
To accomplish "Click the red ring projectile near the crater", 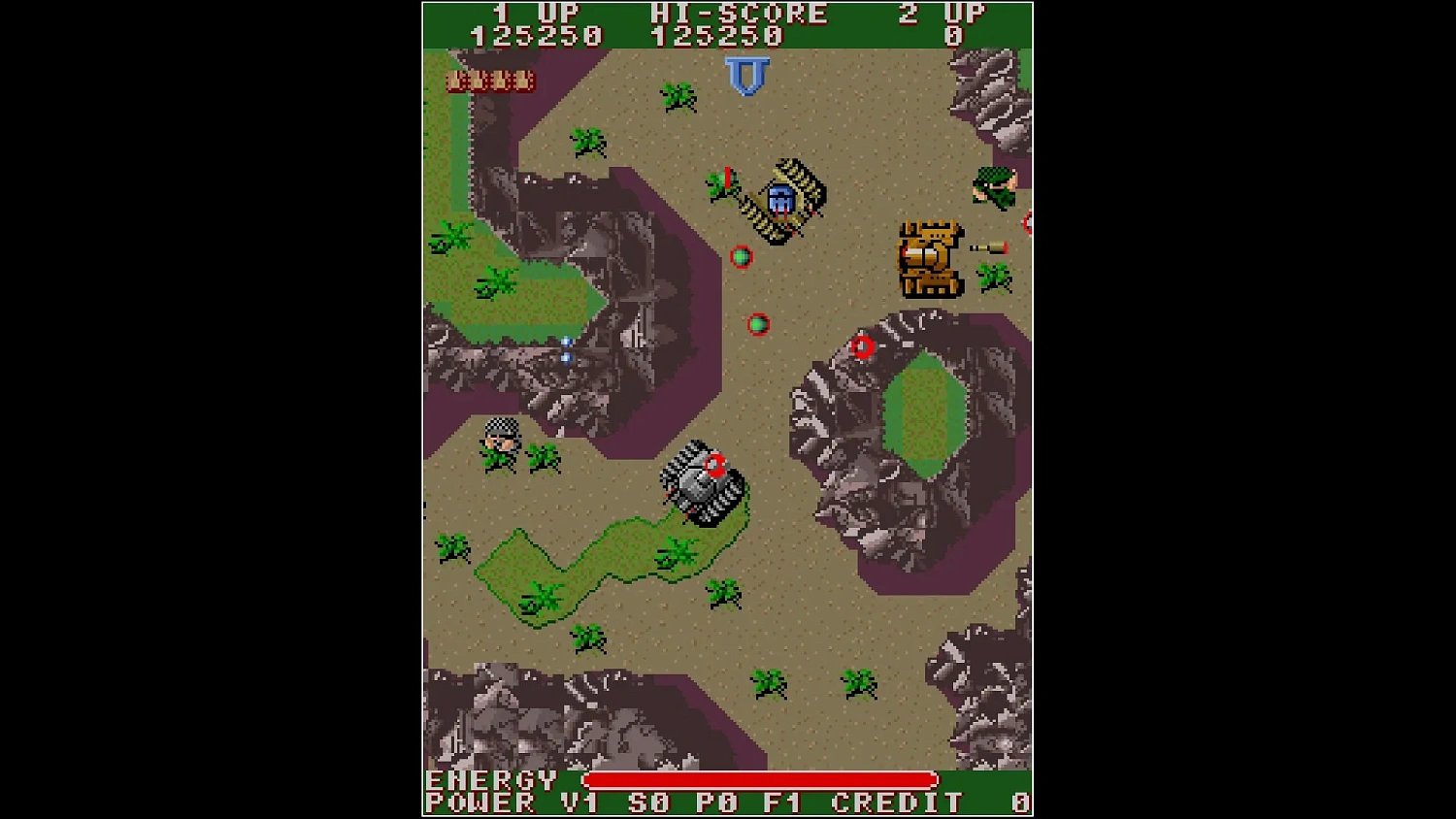I will [x=864, y=346].
